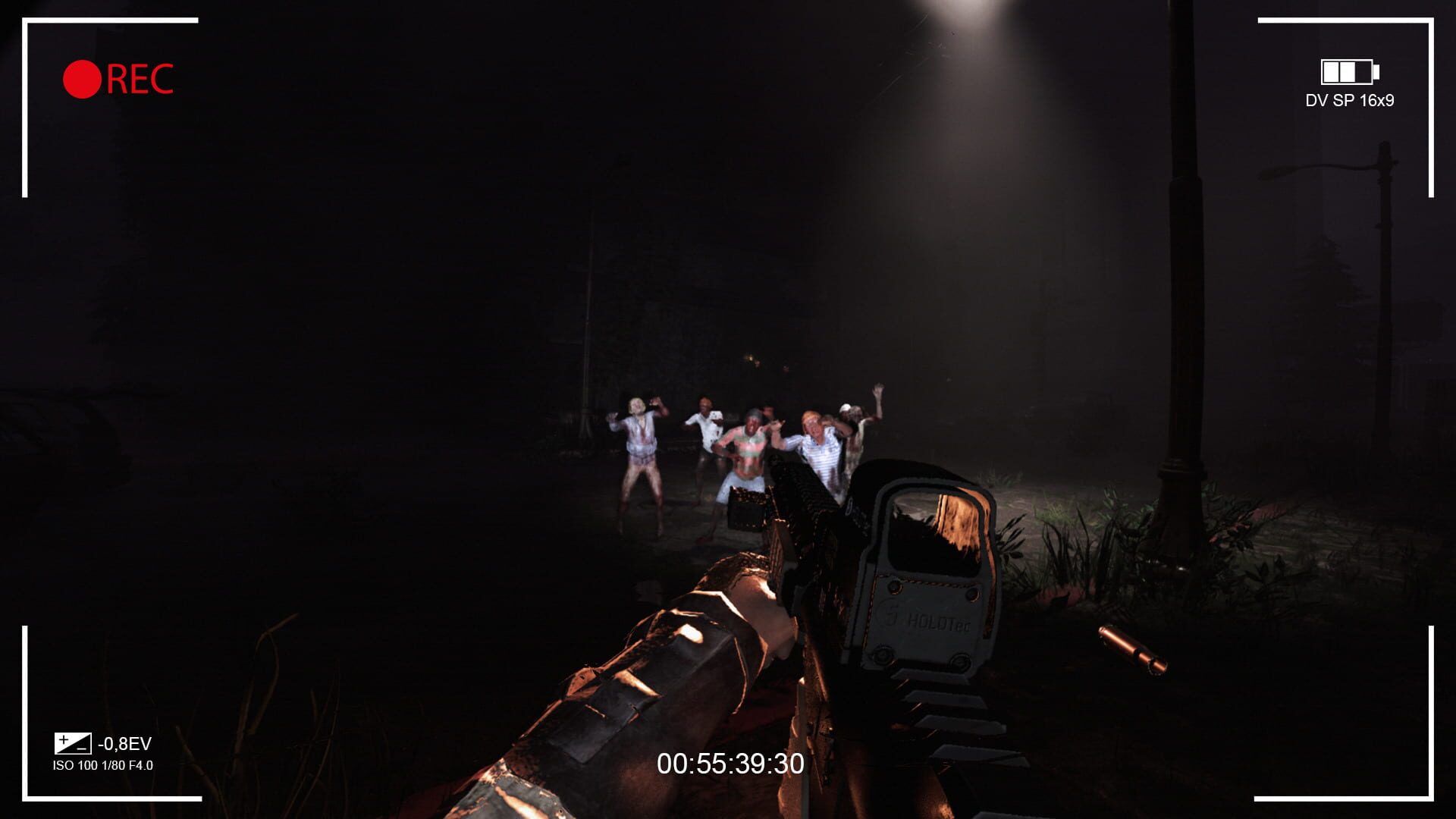Select the ISO 100 1/80 F4.0 readout
The width and height of the screenshot is (1456, 819).
pyautogui.click(x=105, y=766)
